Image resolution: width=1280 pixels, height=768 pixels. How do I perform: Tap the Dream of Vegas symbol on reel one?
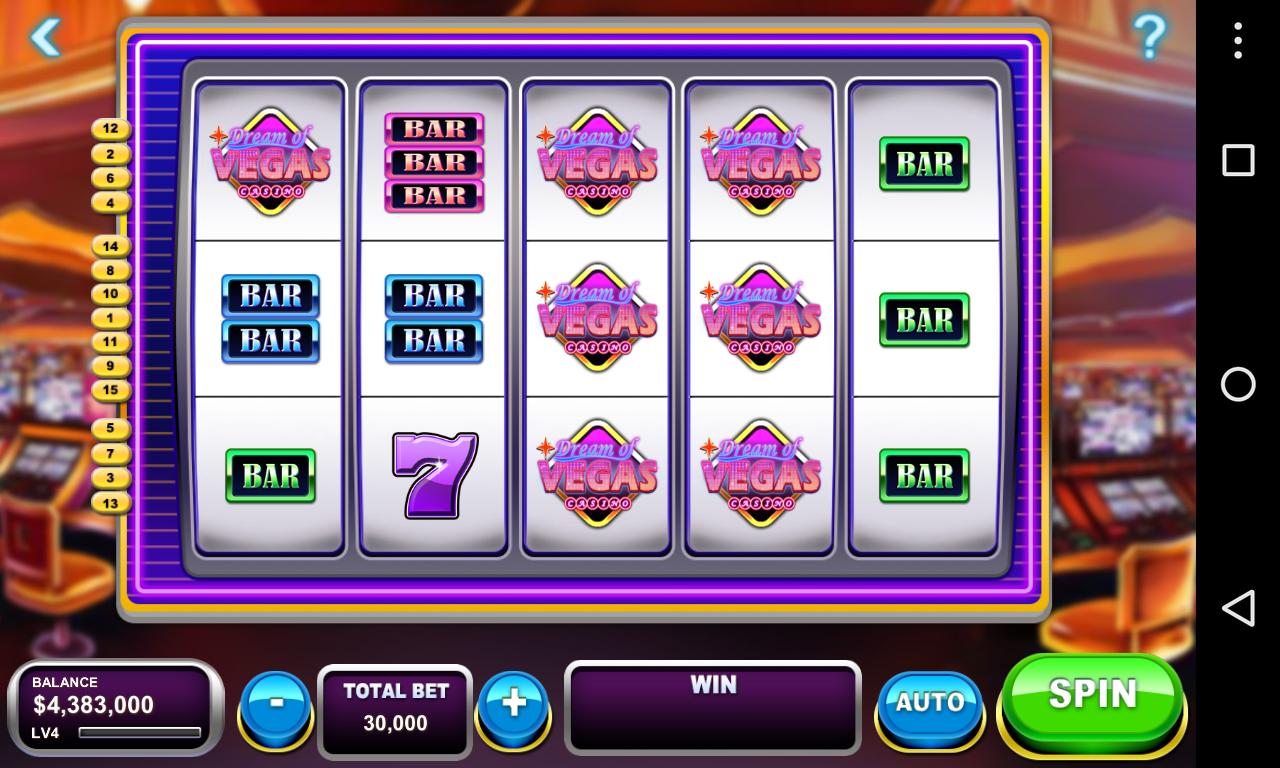pyautogui.click(x=269, y=160)
